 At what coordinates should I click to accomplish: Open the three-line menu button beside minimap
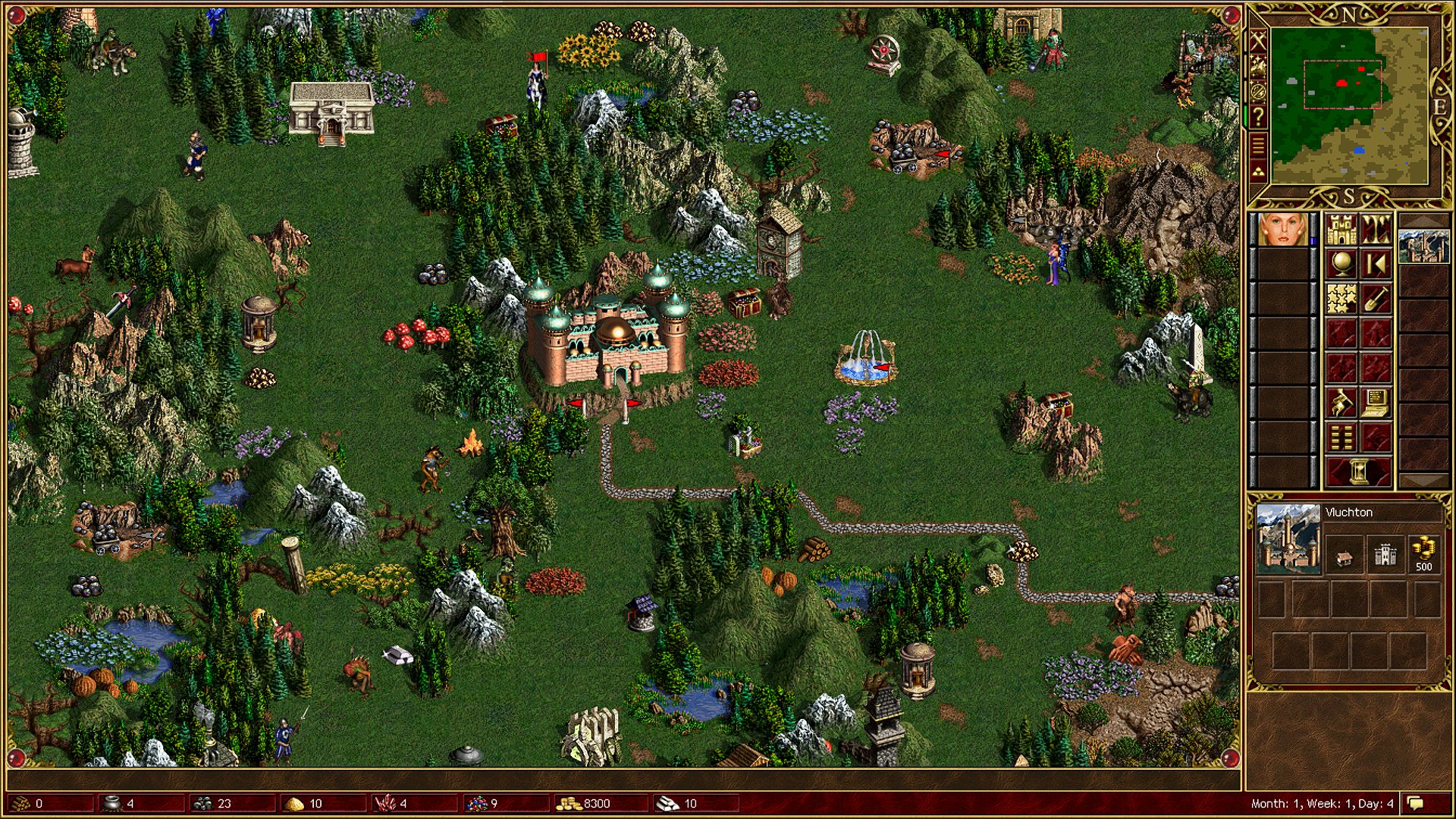click(x=1258, y=143)
